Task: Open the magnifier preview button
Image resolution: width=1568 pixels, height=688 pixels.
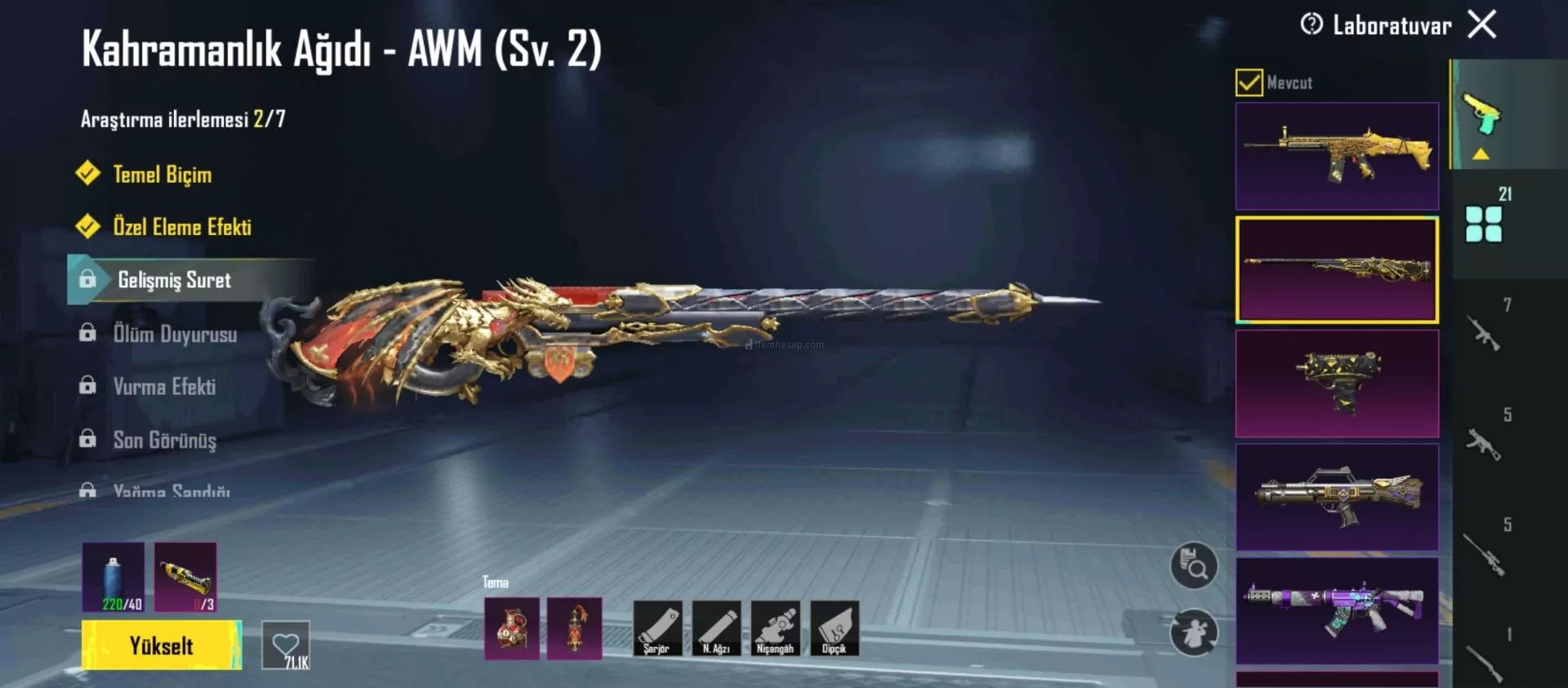Action: click(x=1193, y=566)
